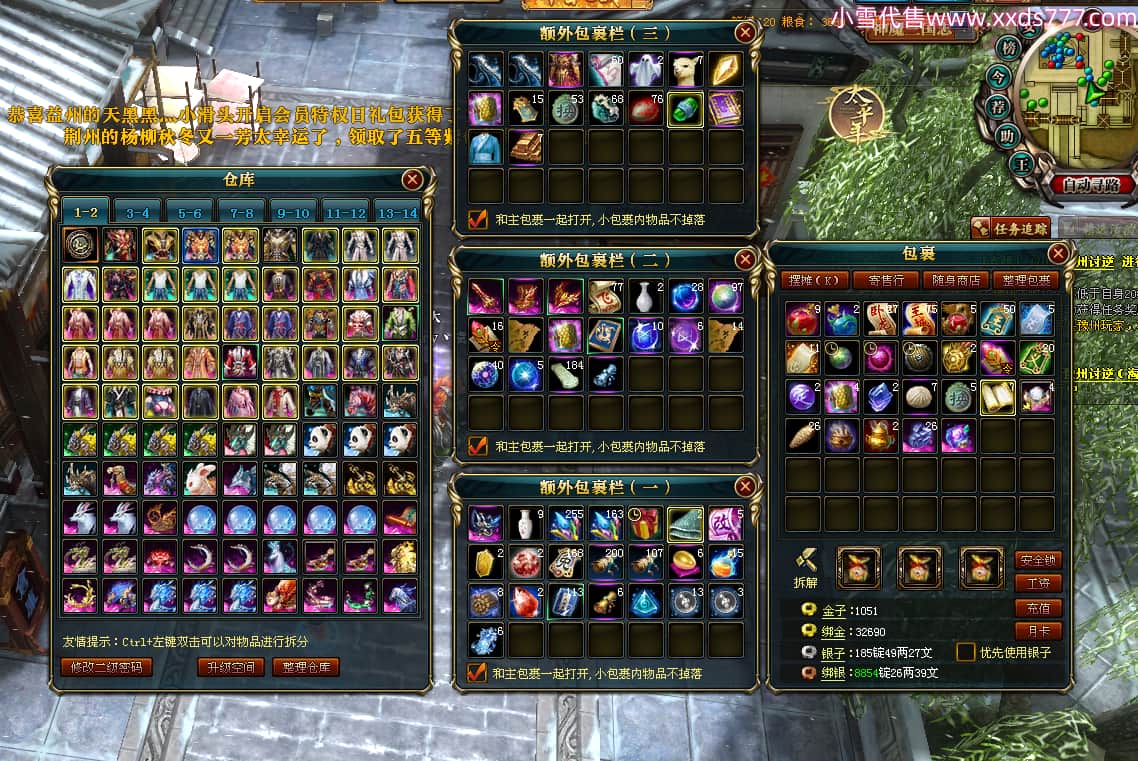This screenshot has height=761, width=1138.
Task: Select the white ghost item slot
Action: point(646,69)
